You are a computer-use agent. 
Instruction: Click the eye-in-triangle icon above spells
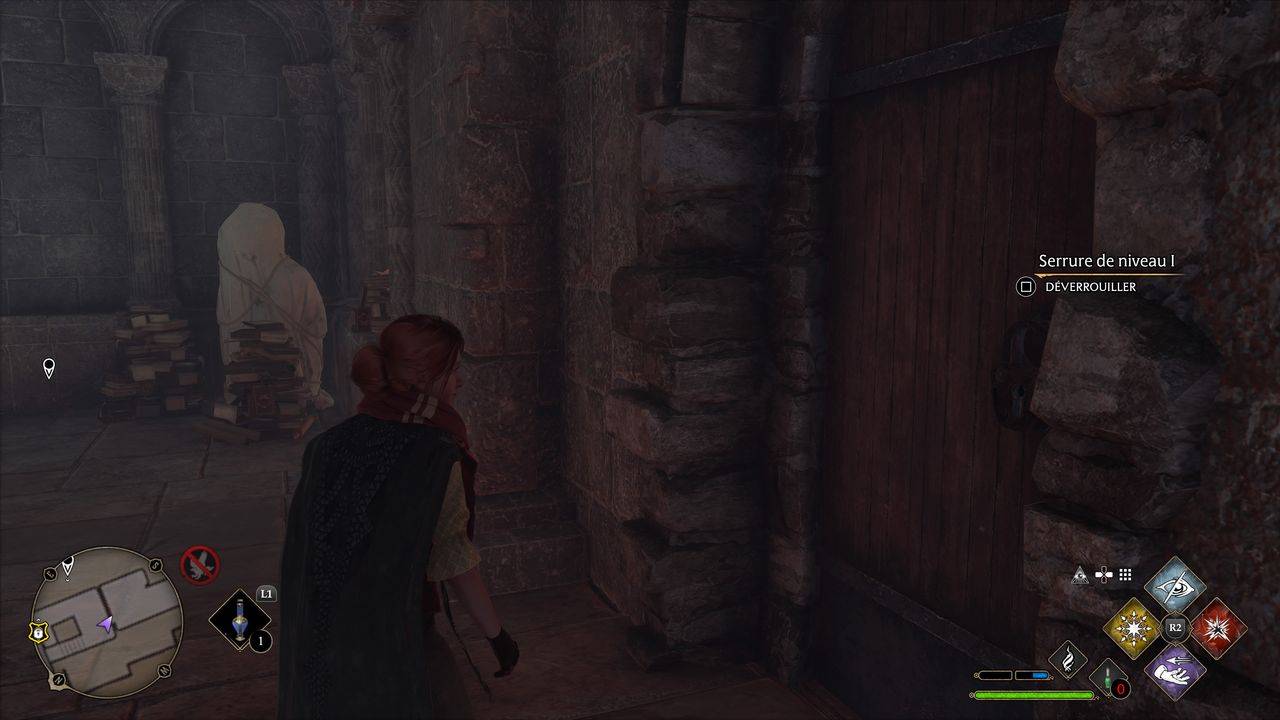1080,575
